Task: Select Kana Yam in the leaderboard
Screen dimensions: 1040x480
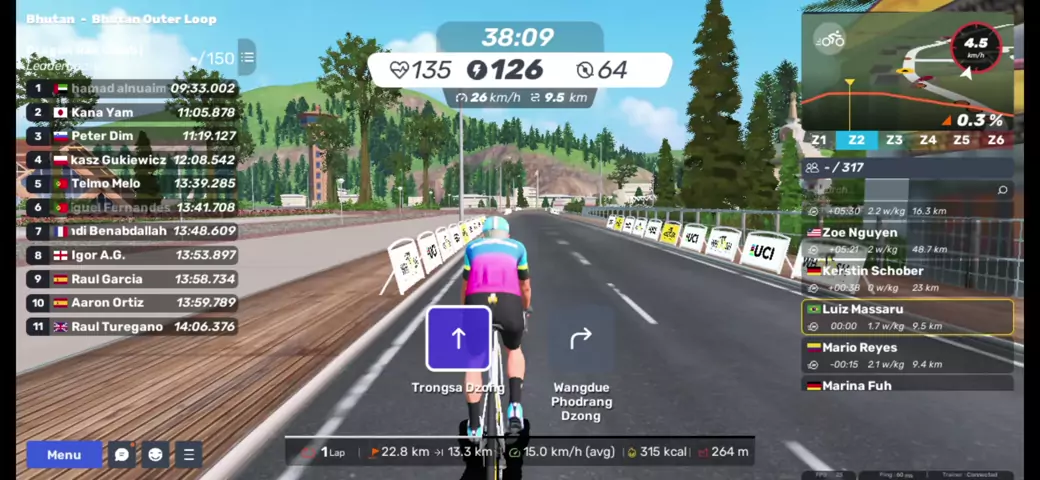Action: point(132,112)
